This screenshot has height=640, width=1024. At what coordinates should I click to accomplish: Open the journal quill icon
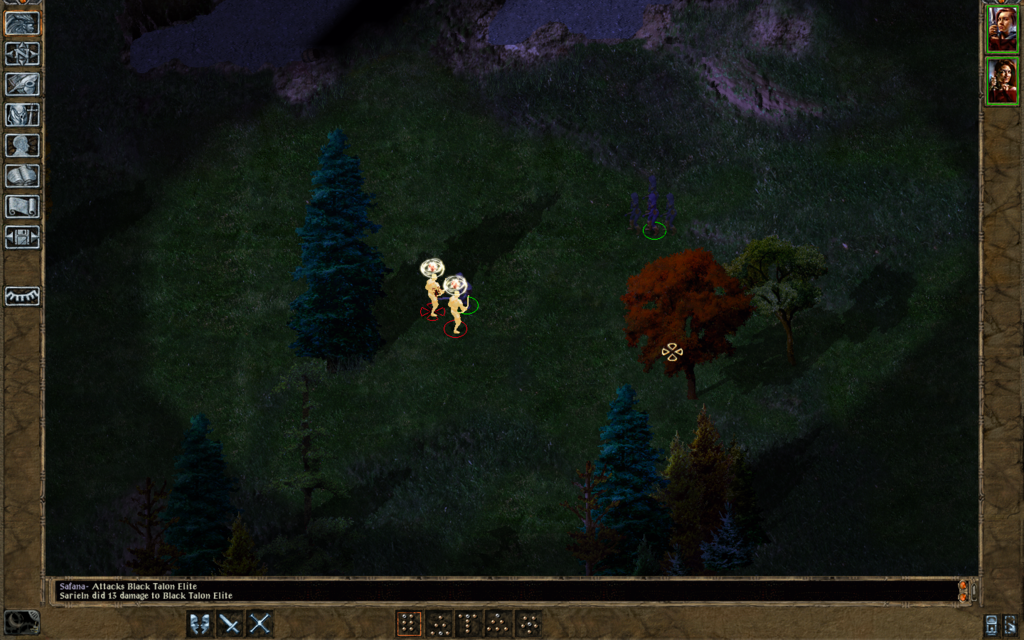click(22, 84)
